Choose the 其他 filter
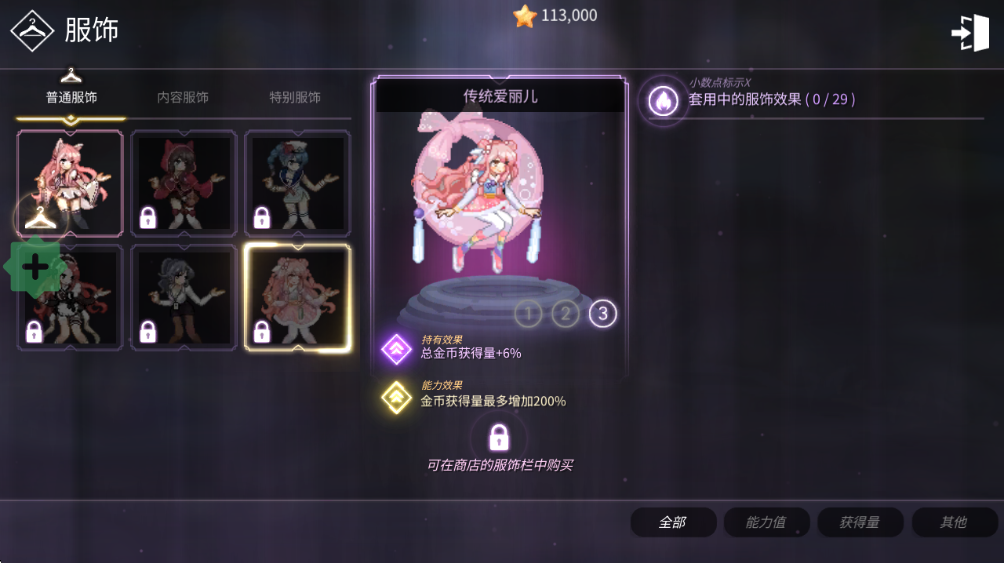 (x=954, y=522)
